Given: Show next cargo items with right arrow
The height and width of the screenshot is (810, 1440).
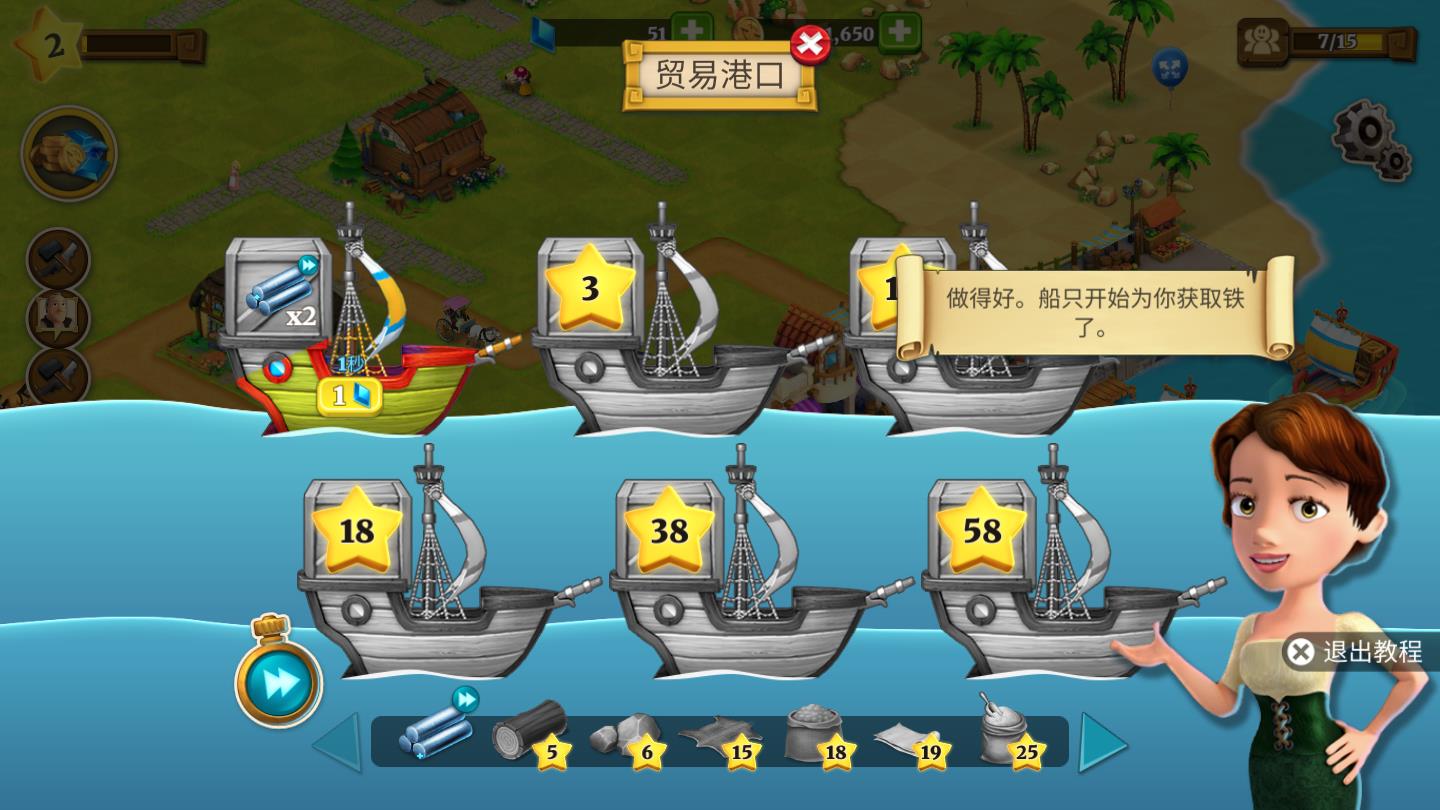Looking at the screenshot, I should [1103, 741].
